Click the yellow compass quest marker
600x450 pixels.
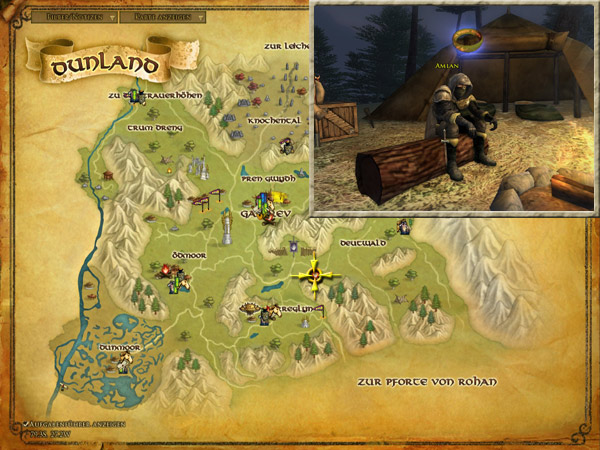[315, 273]
